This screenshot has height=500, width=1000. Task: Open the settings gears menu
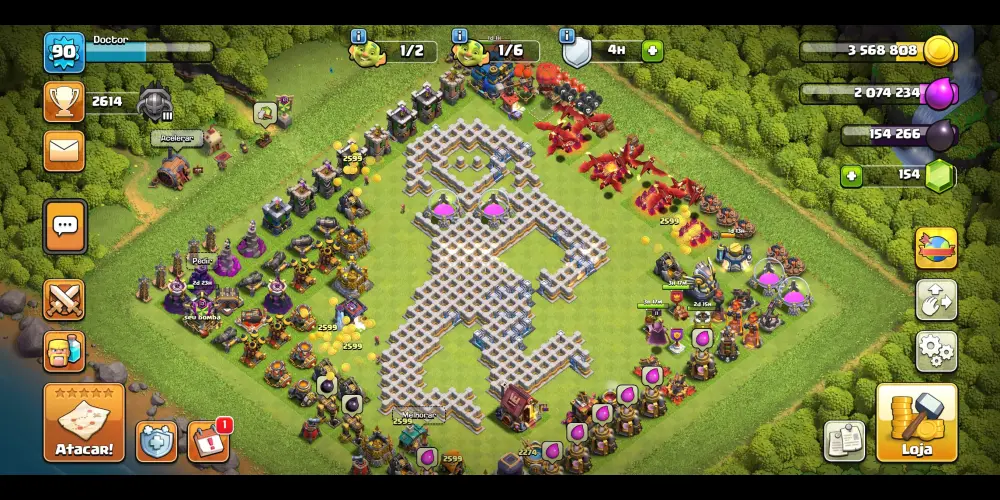point(936,350)
